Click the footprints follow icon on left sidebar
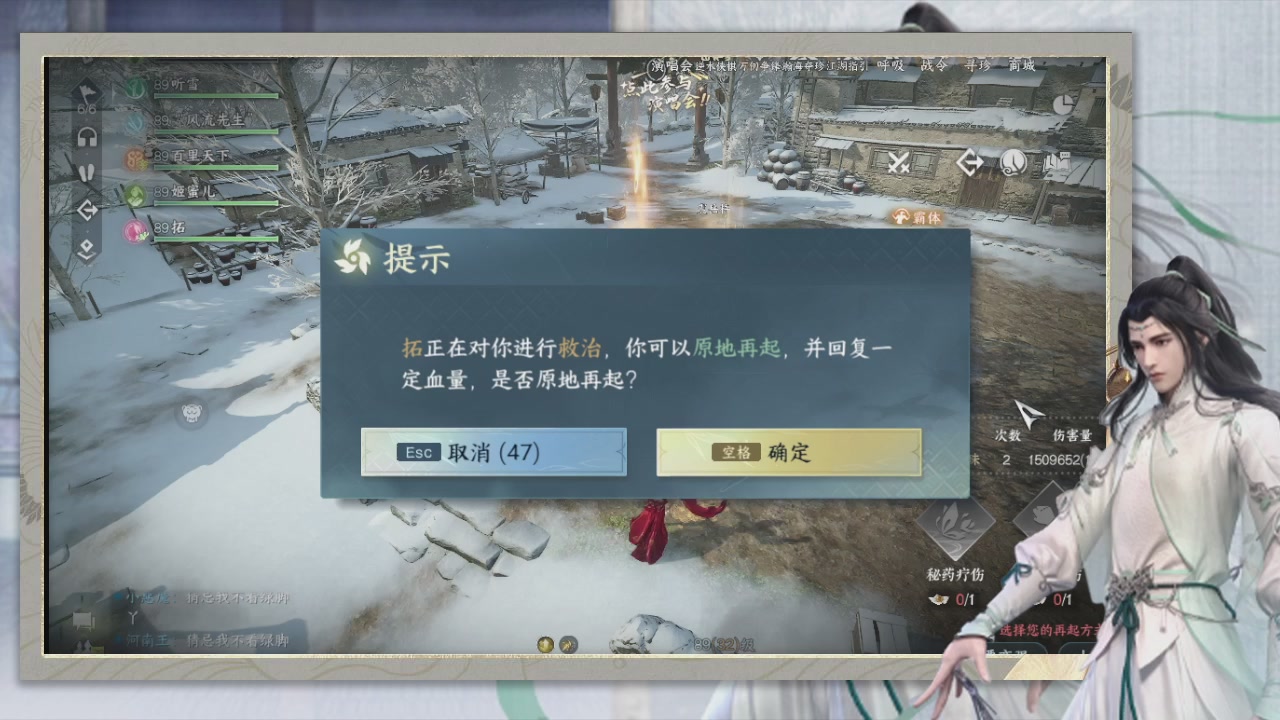This screenshot has height=720, width=1280. coord(86,172)
